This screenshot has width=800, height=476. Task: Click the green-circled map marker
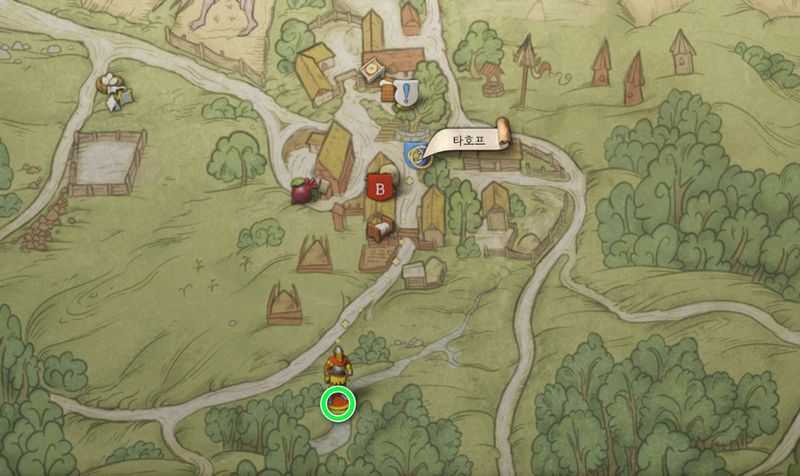(x=339, y=404)
